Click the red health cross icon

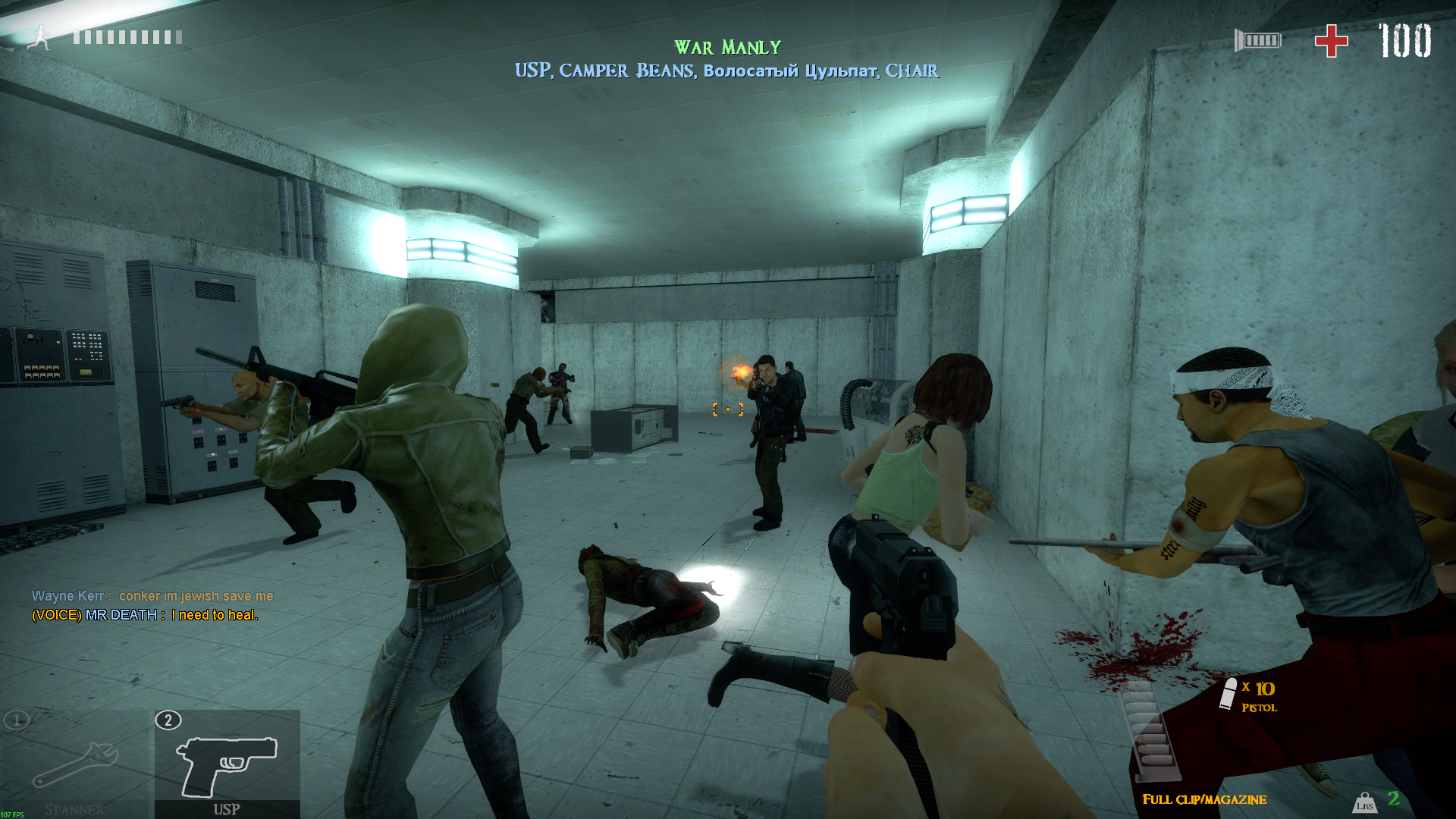(1331, 41)
